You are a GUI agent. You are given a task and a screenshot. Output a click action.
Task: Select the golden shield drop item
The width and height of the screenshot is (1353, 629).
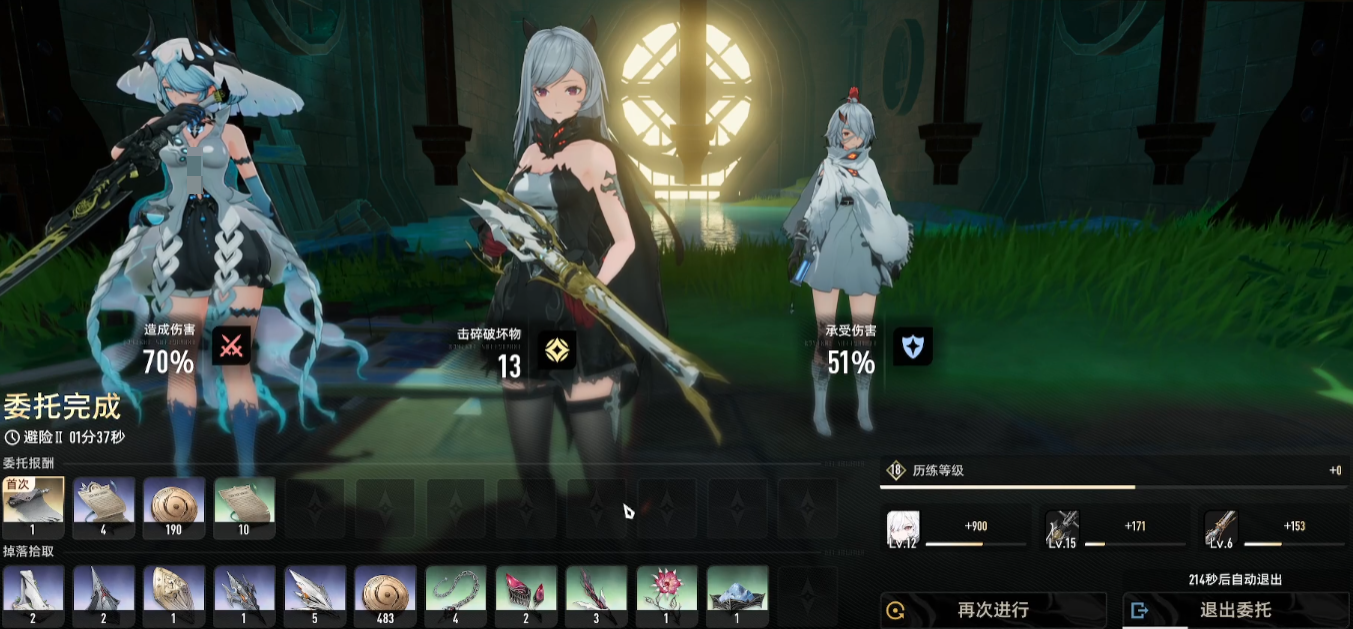[174, 595]
